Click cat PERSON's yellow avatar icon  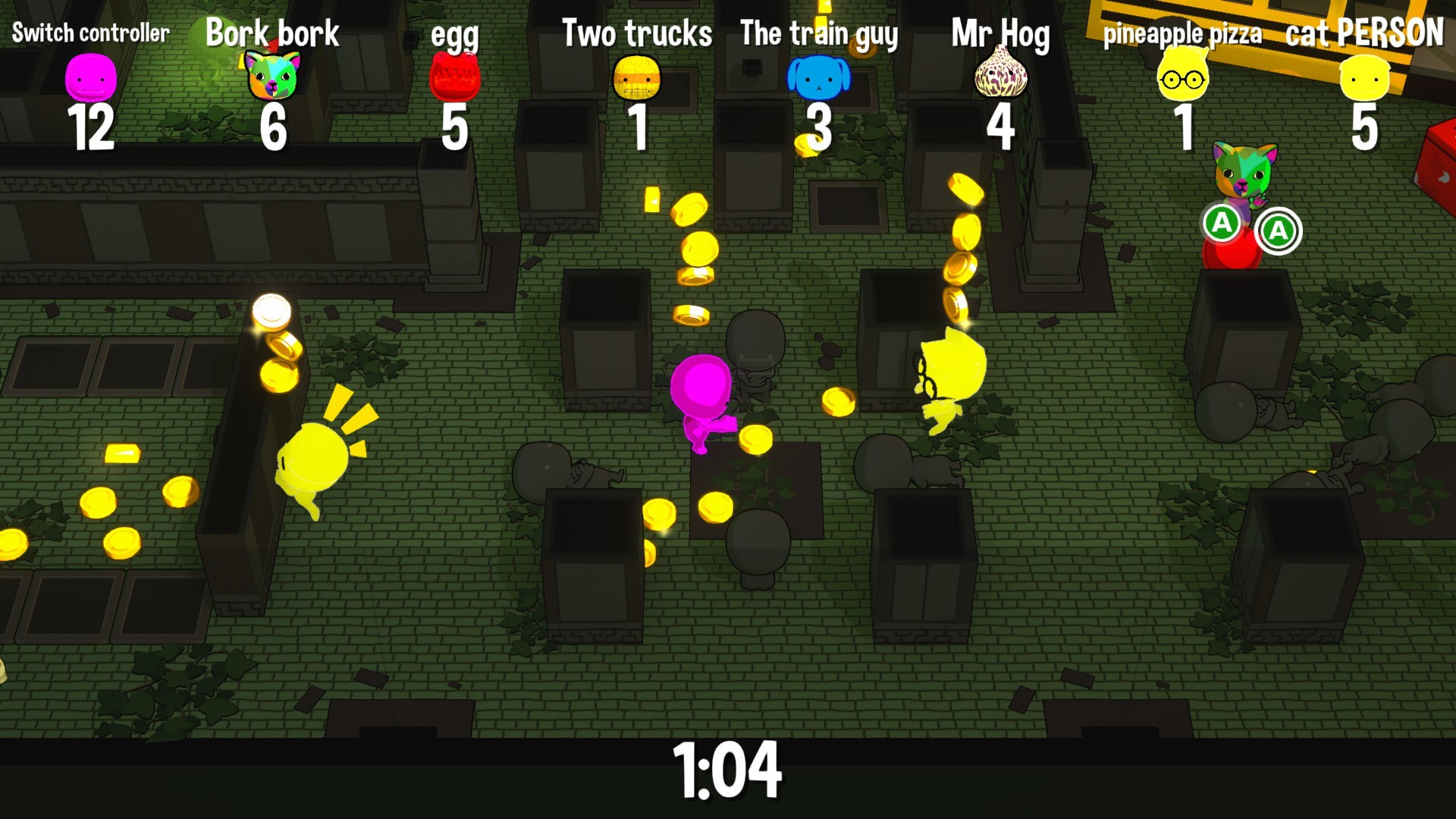(x=1365, y=80)
